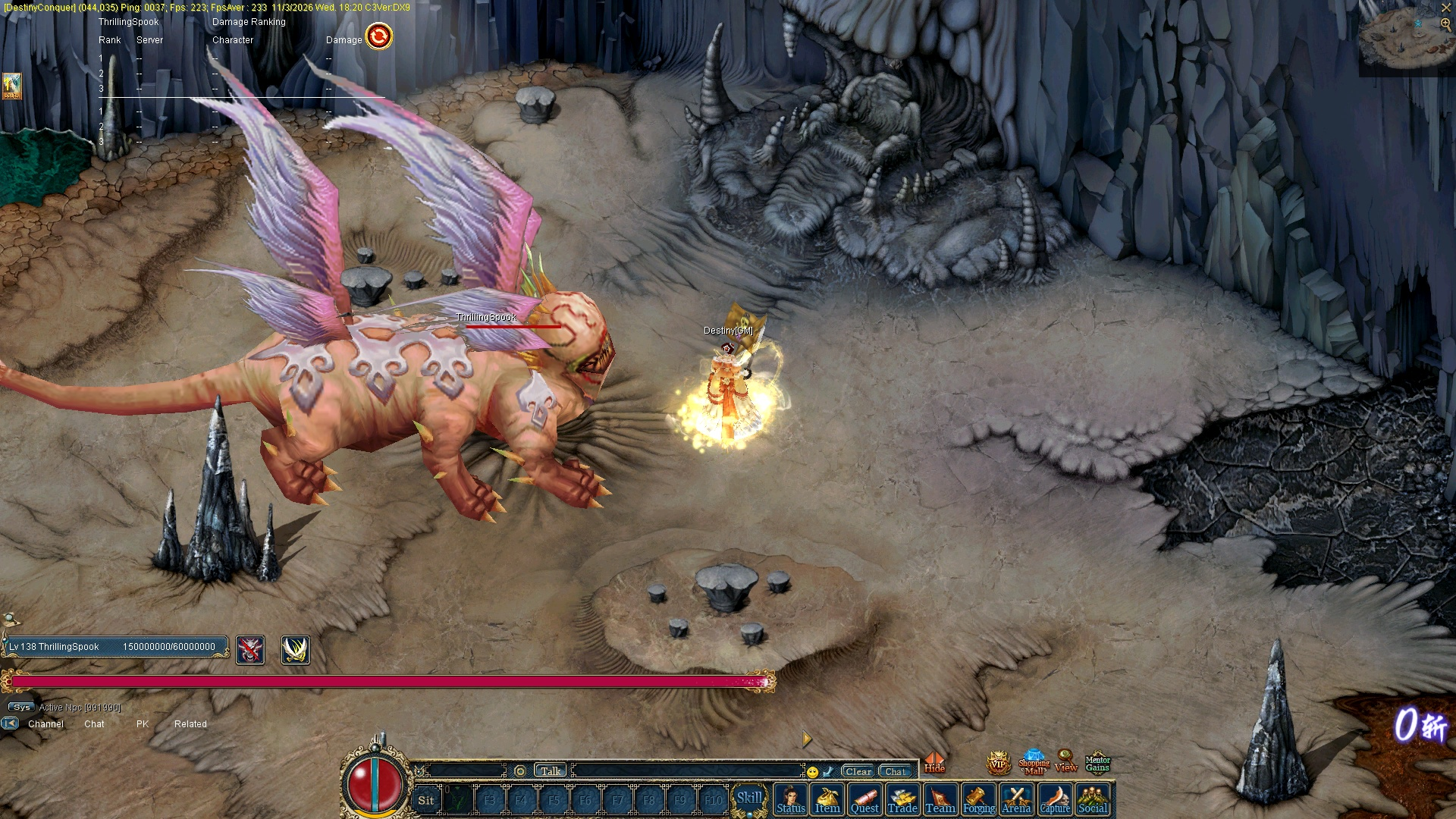Open Mentor Gains
This screenshot has width=1456, height=819.
coord(1097,763)
